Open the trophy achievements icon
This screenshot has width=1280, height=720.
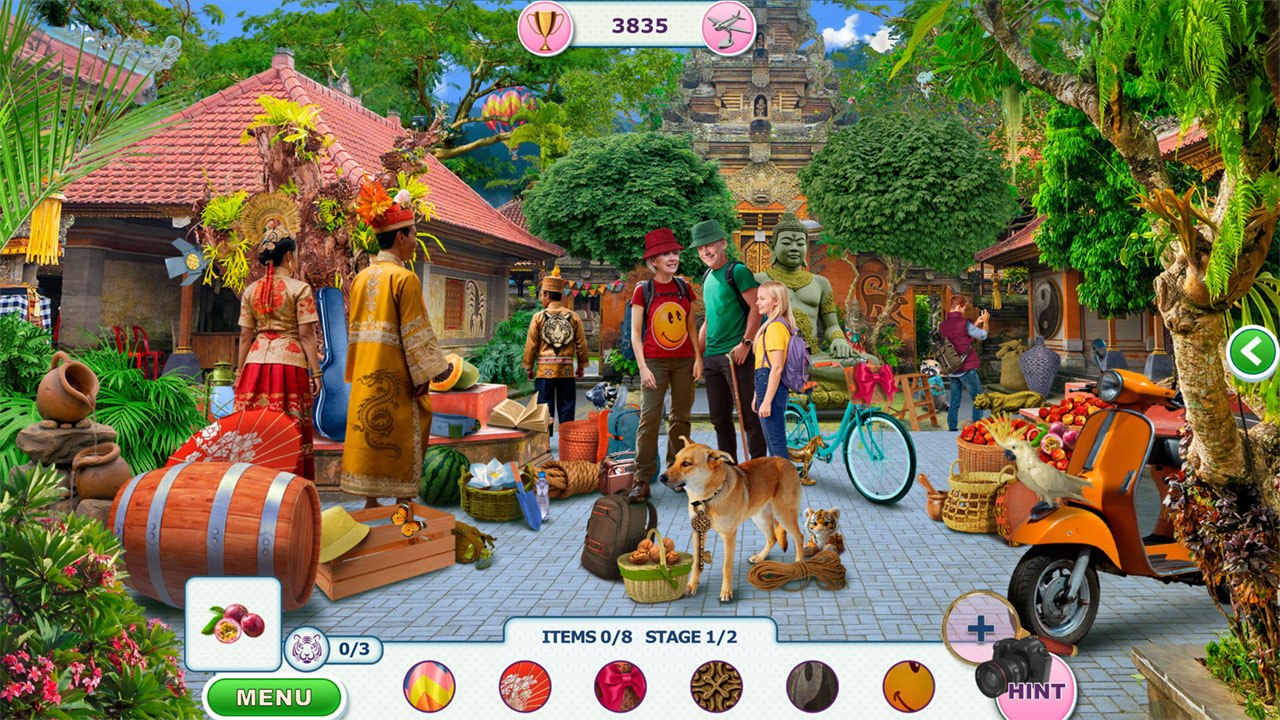pyautogui.click(x=545, y=27)
